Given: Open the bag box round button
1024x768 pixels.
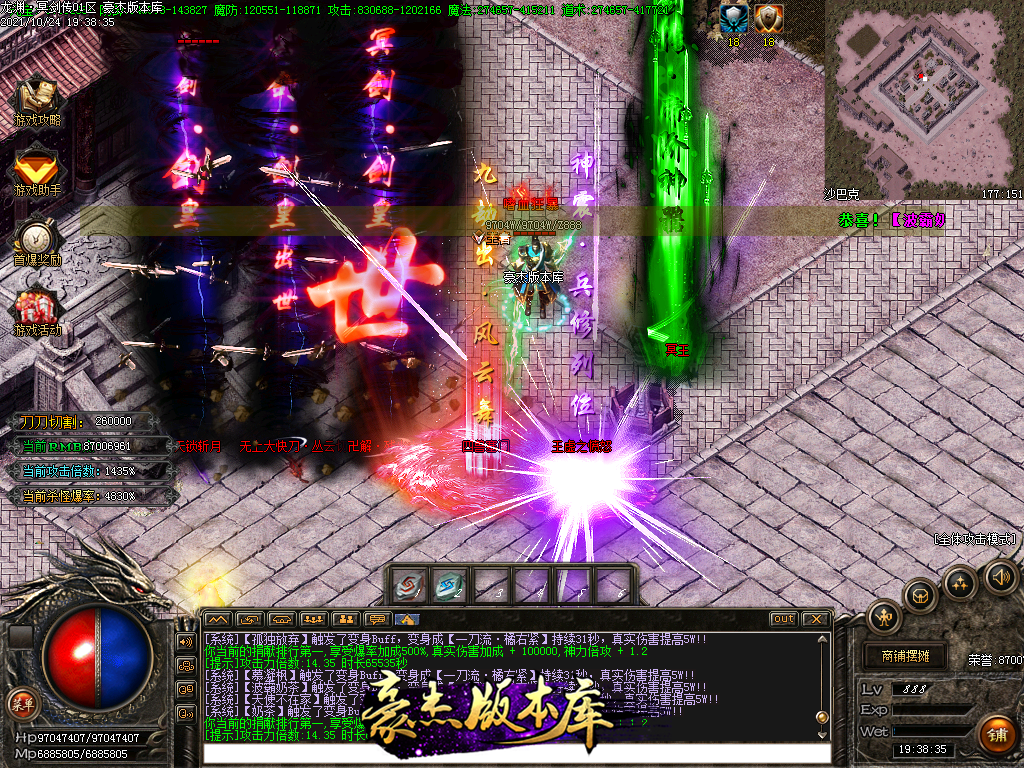Looking at the screenshot, I should [x=920, y=597].
